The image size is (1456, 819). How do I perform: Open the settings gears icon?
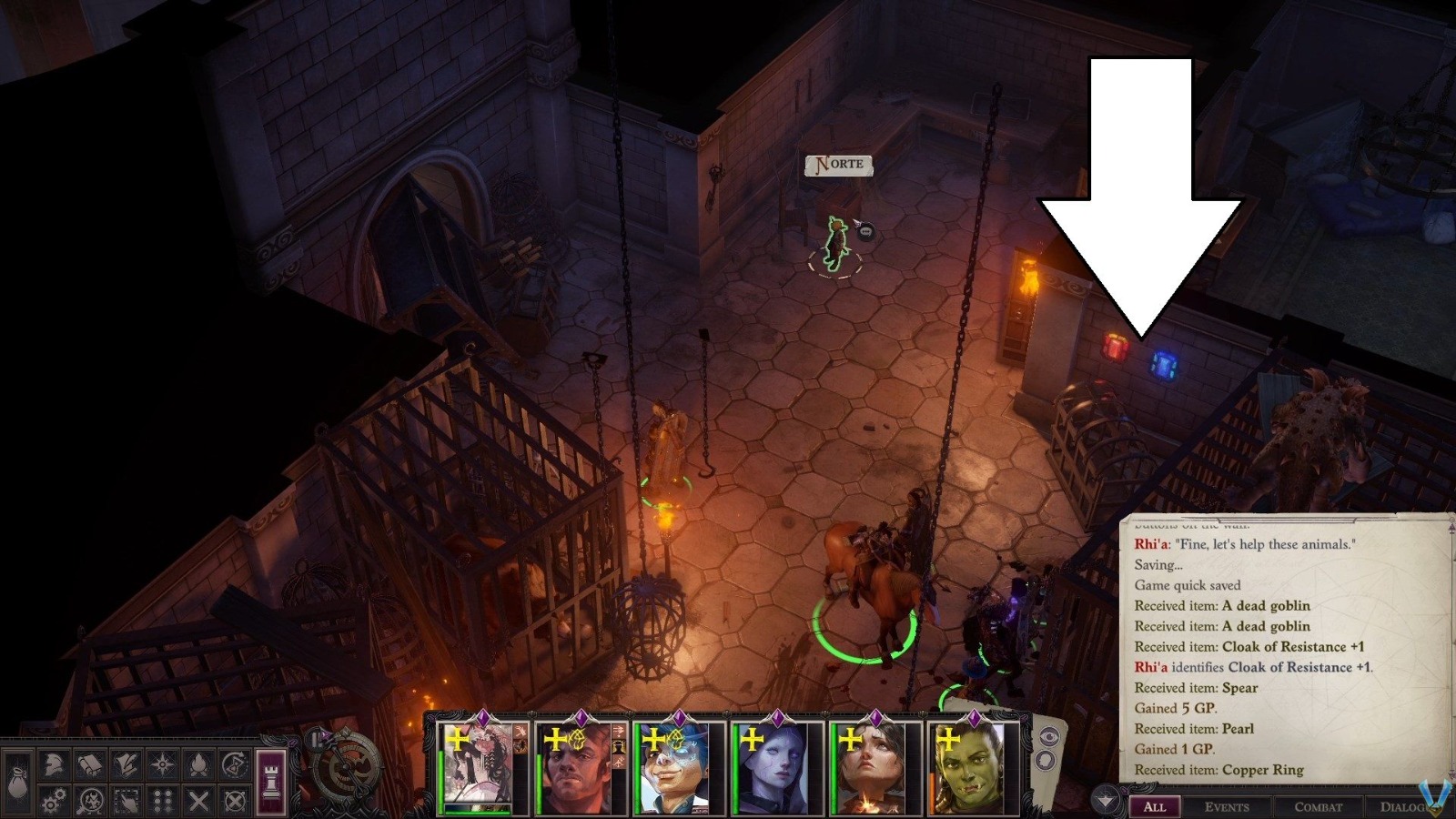(54, 801)
